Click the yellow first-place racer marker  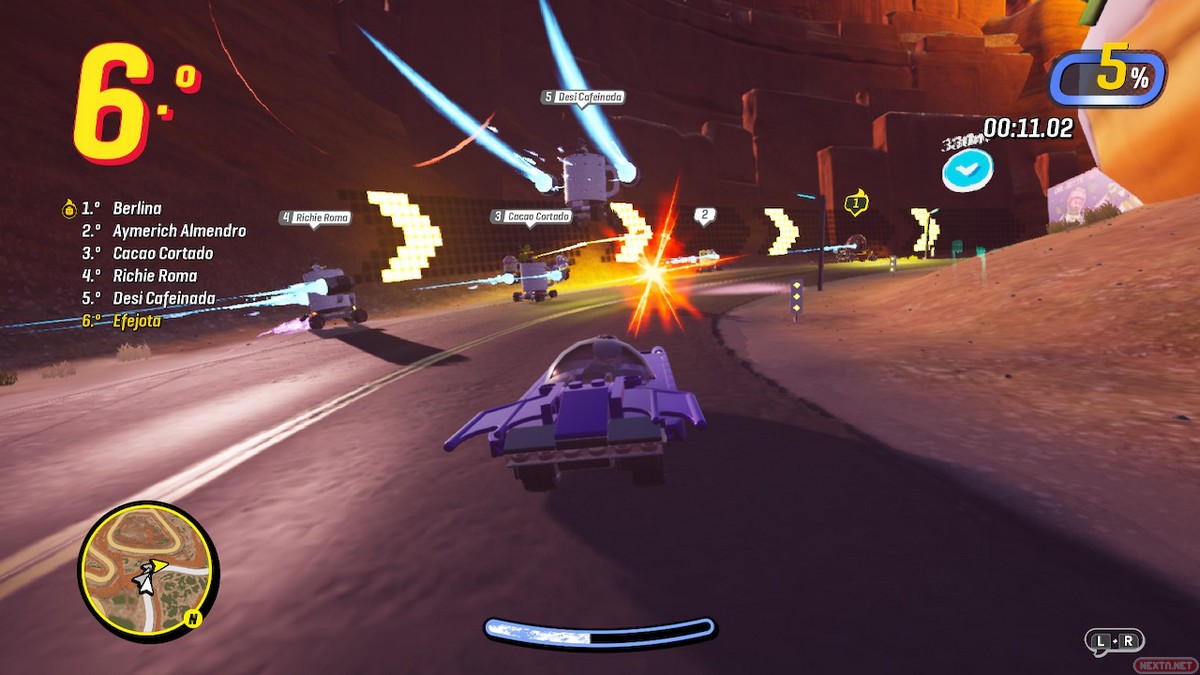854,203
